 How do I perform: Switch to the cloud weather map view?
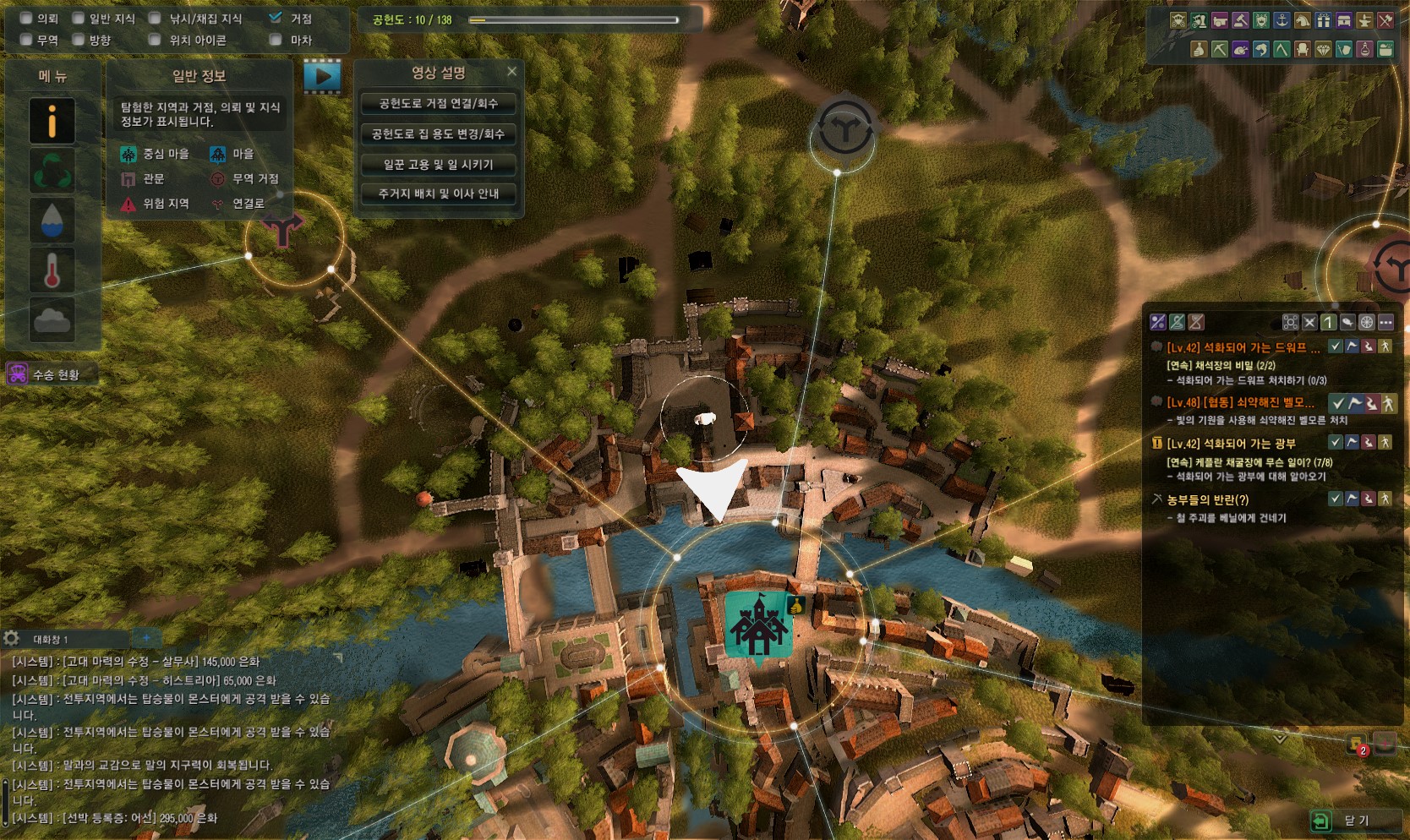52,319
